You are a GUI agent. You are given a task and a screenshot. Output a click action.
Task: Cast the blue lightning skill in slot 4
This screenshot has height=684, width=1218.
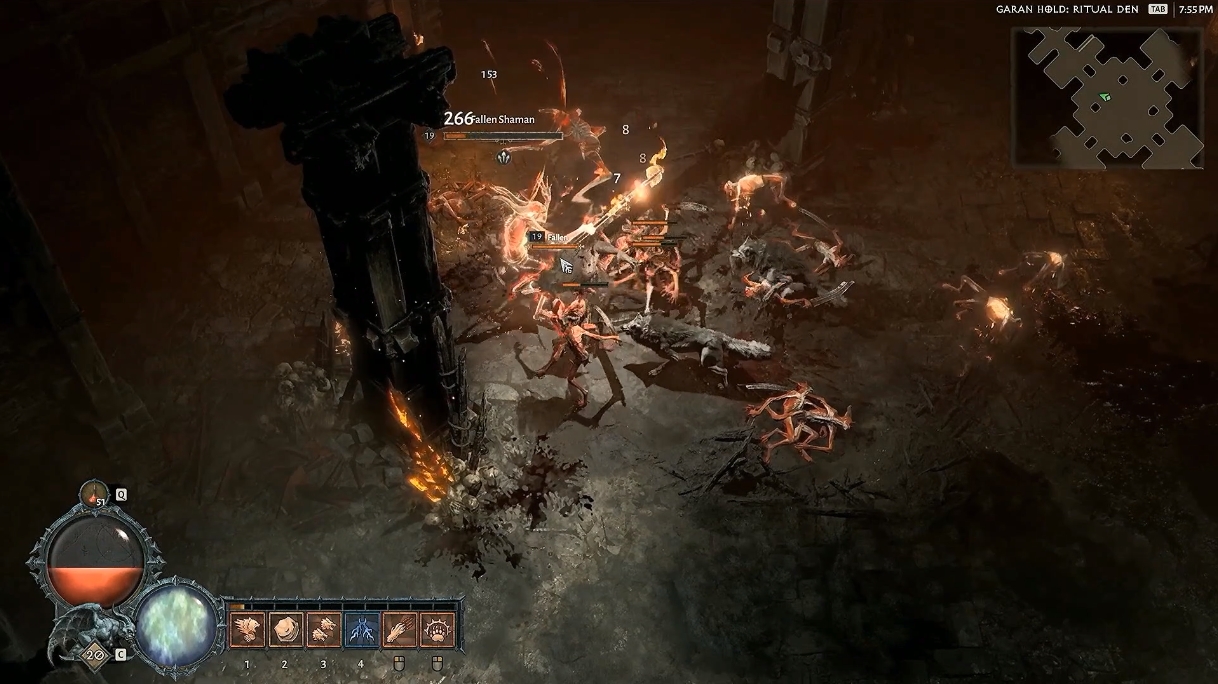(361, 629)
